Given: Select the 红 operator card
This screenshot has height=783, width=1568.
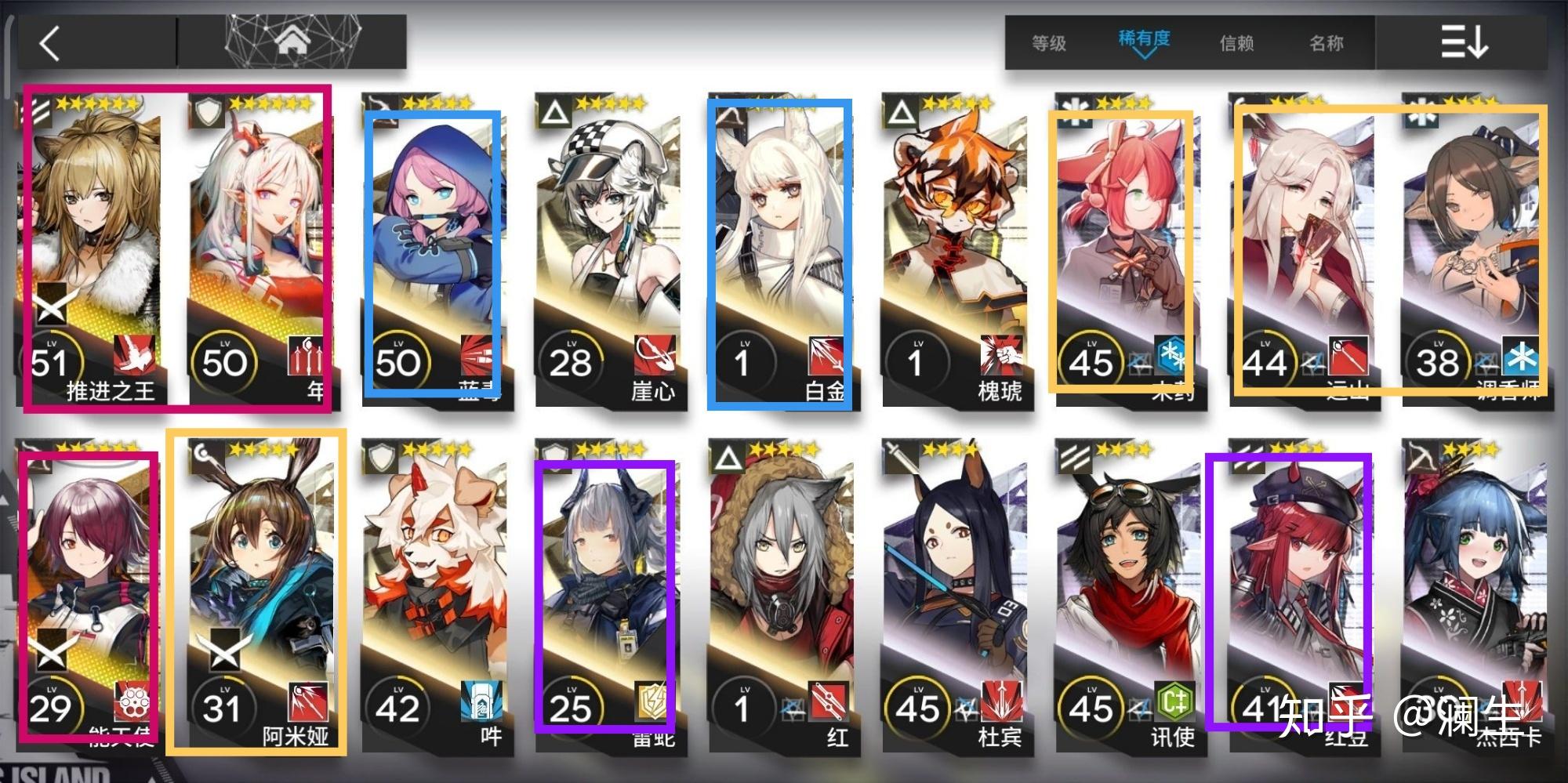Looking at the screenshot, I should pos(780,596).
